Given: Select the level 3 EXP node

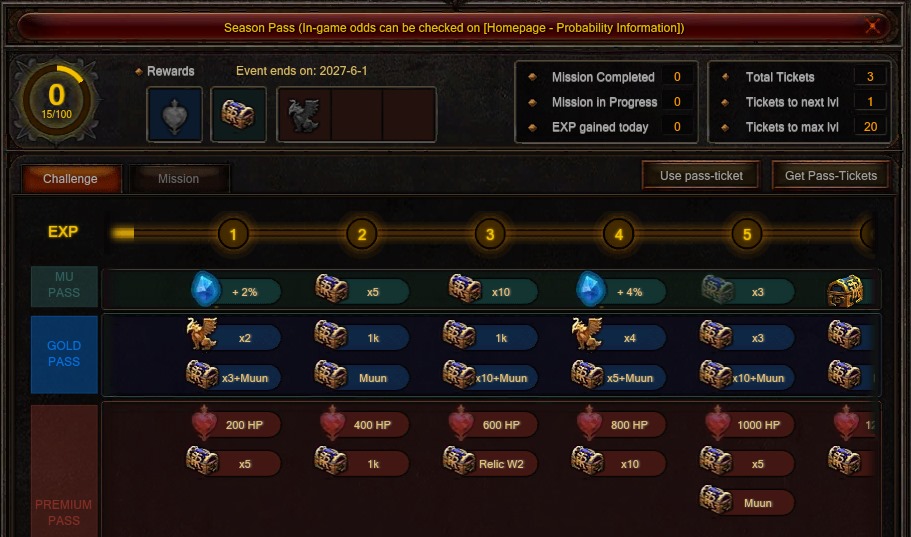Looking at the screenshot, I should click(x=490, y=235).
